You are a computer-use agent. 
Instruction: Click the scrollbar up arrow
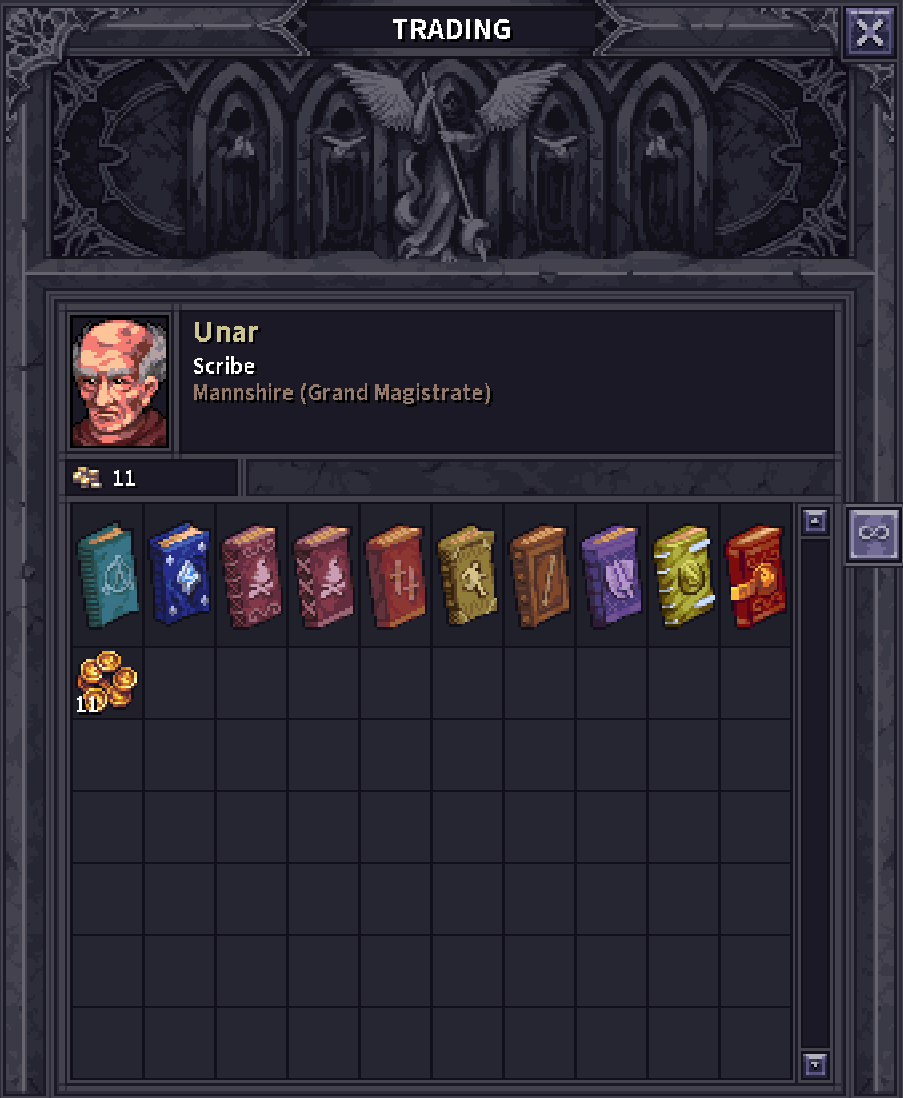tap(816, 521)
